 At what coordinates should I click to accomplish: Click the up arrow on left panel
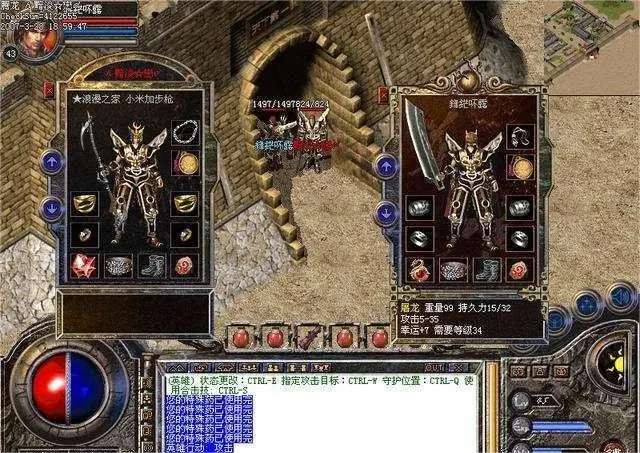click(x=52, y=160)
